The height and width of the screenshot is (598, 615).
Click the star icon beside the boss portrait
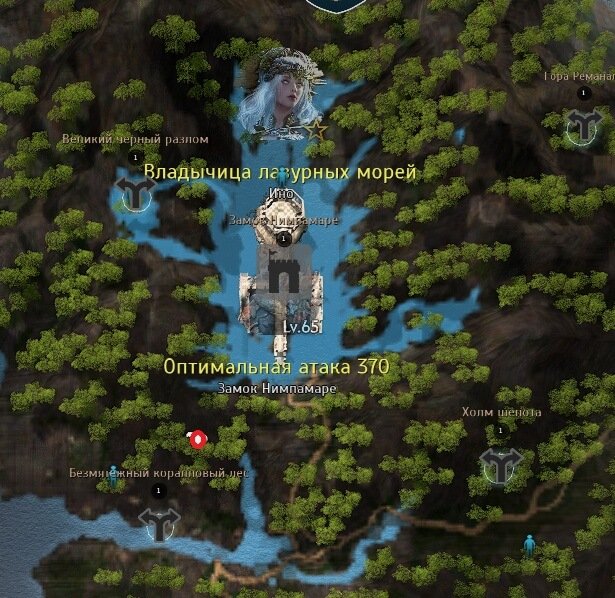pos(316,129)
